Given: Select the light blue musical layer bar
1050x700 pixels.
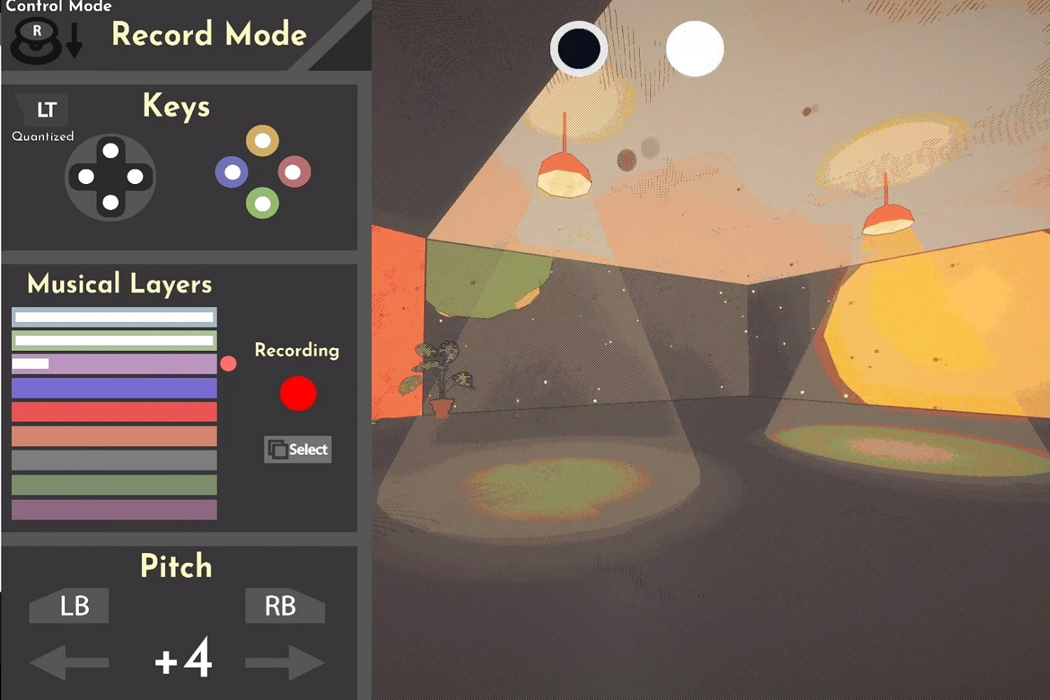Looking at the screenshot, I should pos(114,317).
